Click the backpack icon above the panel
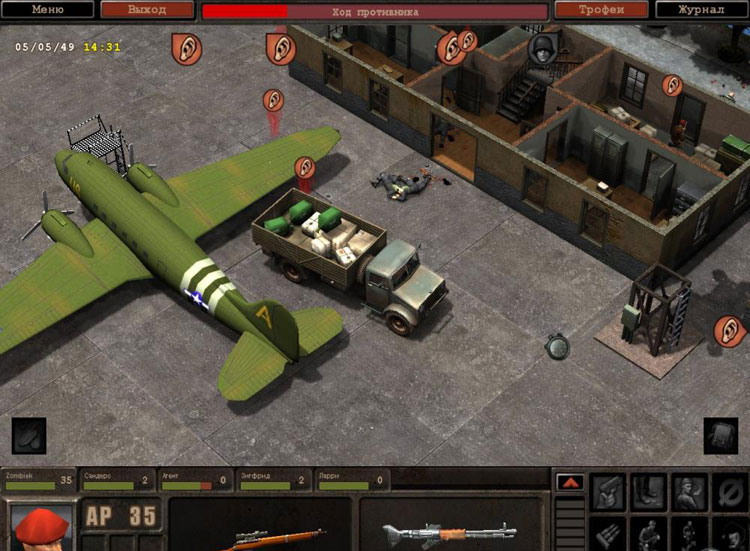 coord(720,436)
